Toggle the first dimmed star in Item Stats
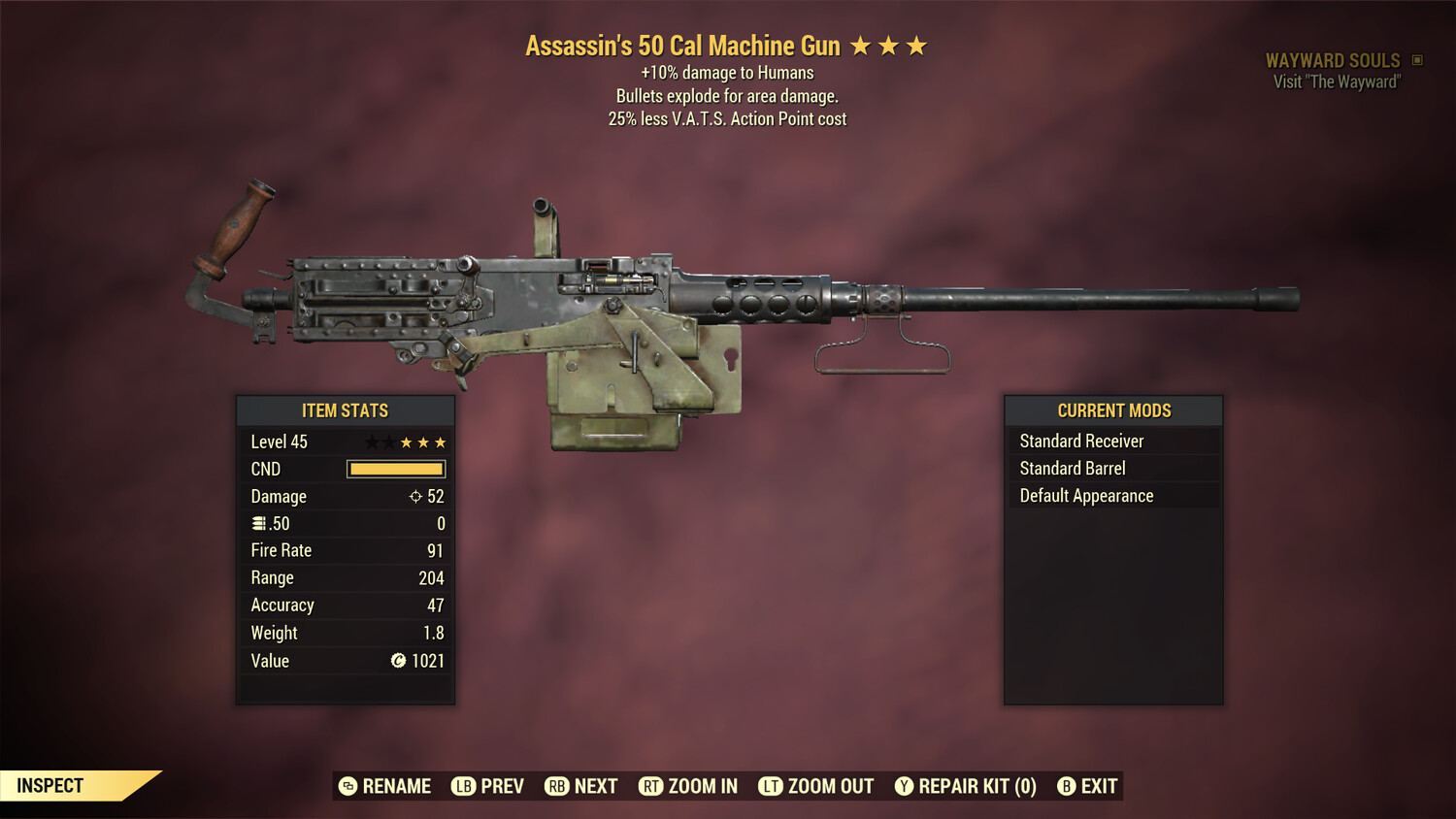1456x819 pixels. (371, 442)
